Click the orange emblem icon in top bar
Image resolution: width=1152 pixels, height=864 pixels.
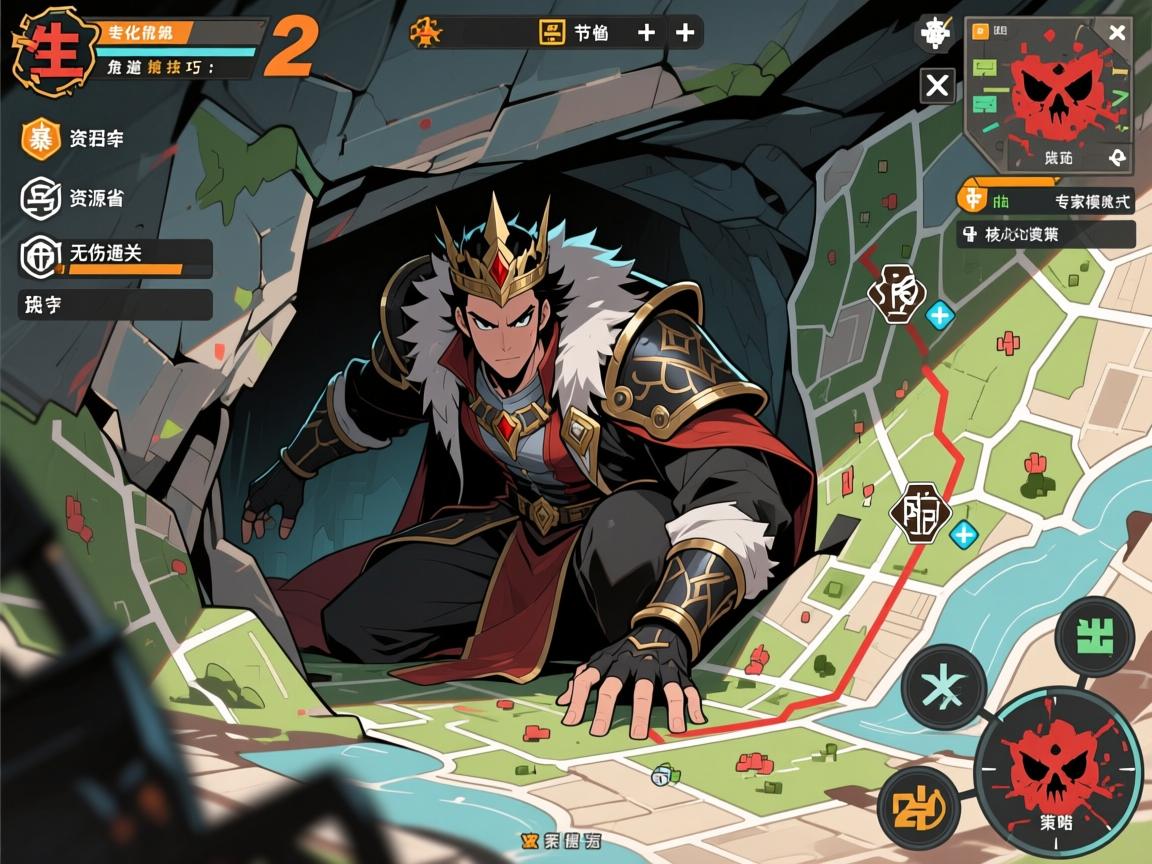426,32
